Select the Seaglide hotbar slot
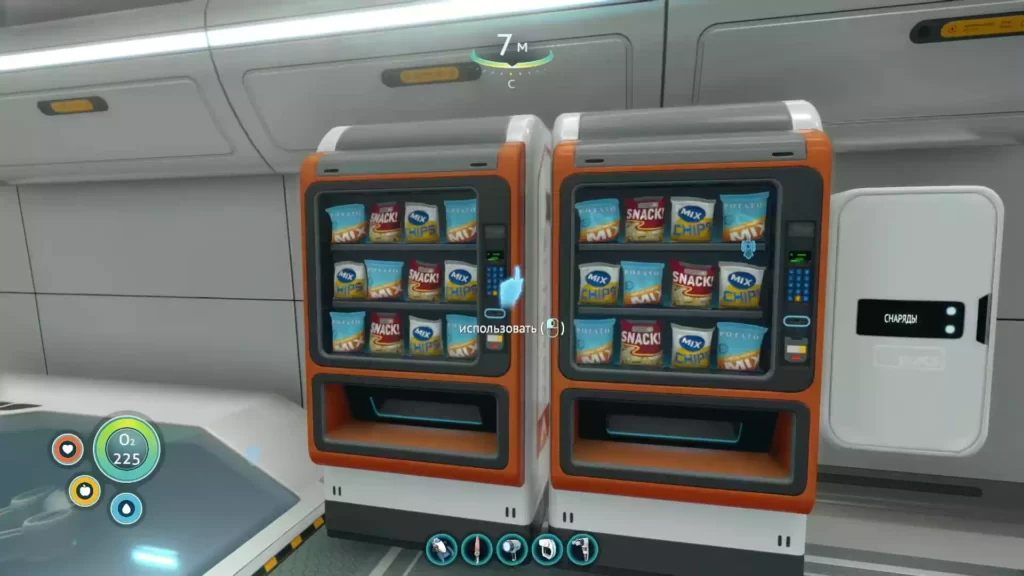1024x576 pixels. pos(442,549)
